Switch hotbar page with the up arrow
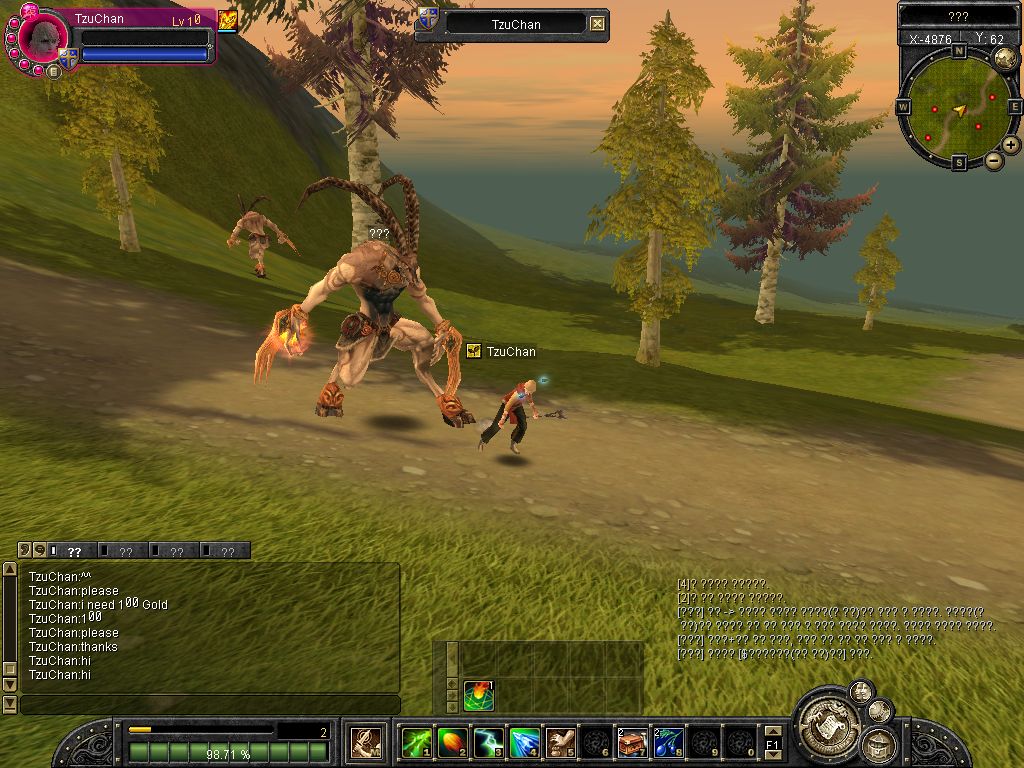This screenshot has width=1024, height=768. click(x=772, y=732)
